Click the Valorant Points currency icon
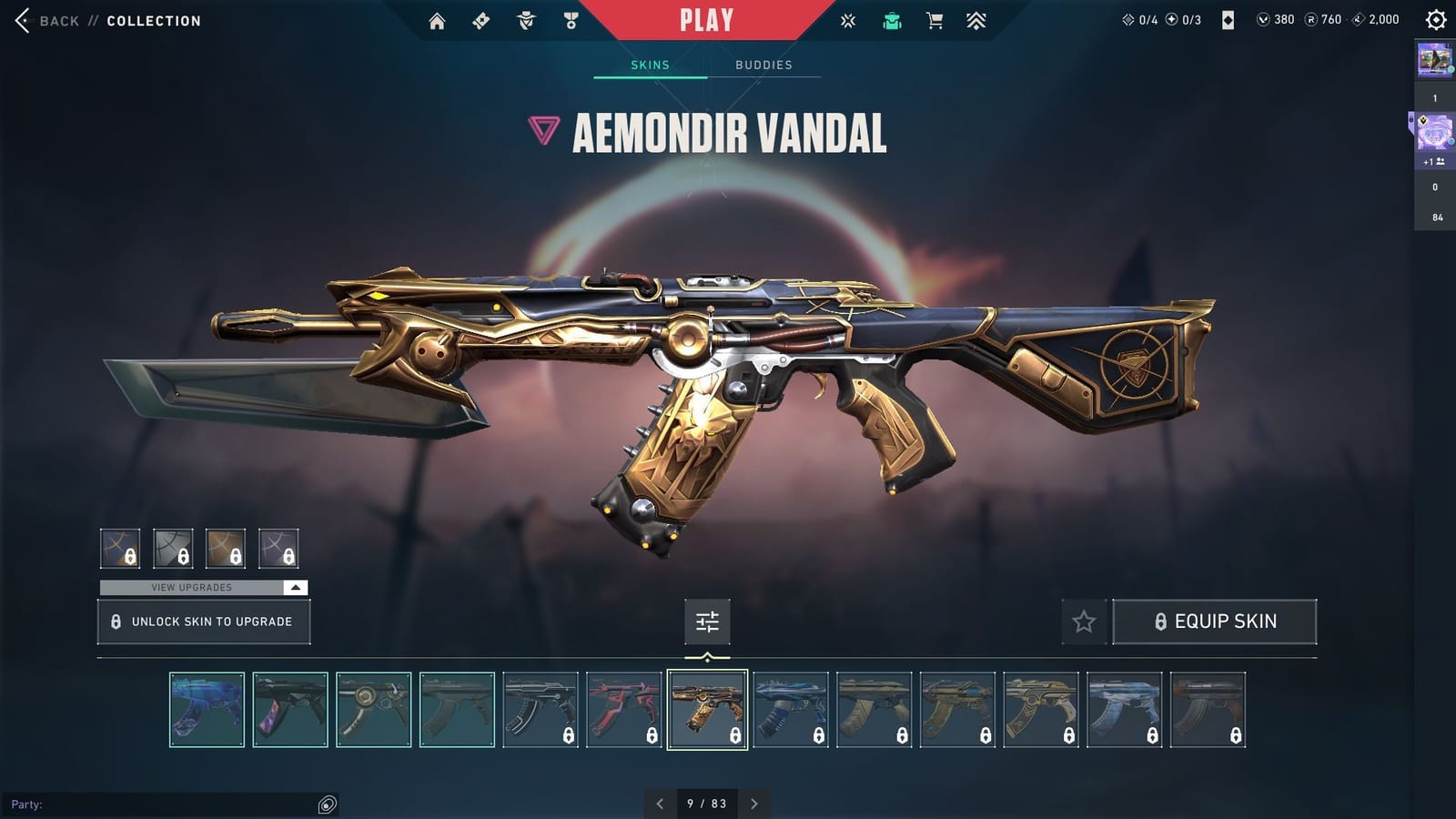 click(1264, 19)
